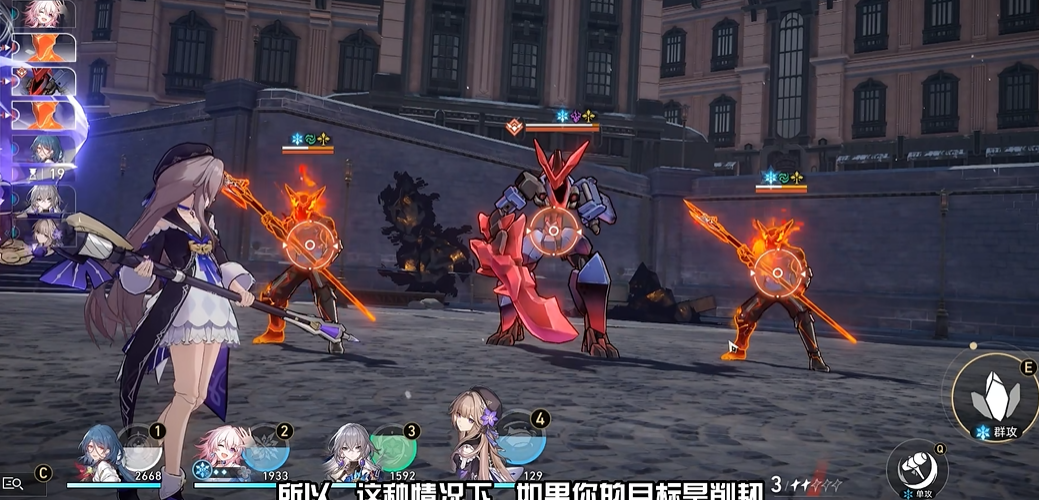Open the battle details magnifier list icon

click(13, 485)
